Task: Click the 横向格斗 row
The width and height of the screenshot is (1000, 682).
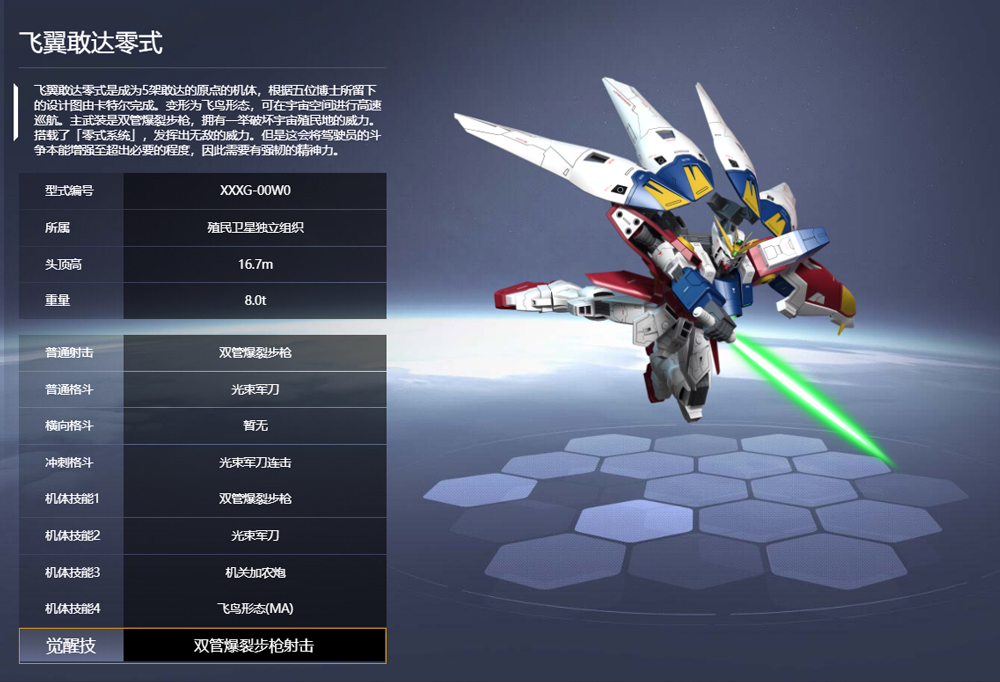Action: pyautogui.click(x=202, y=426)
